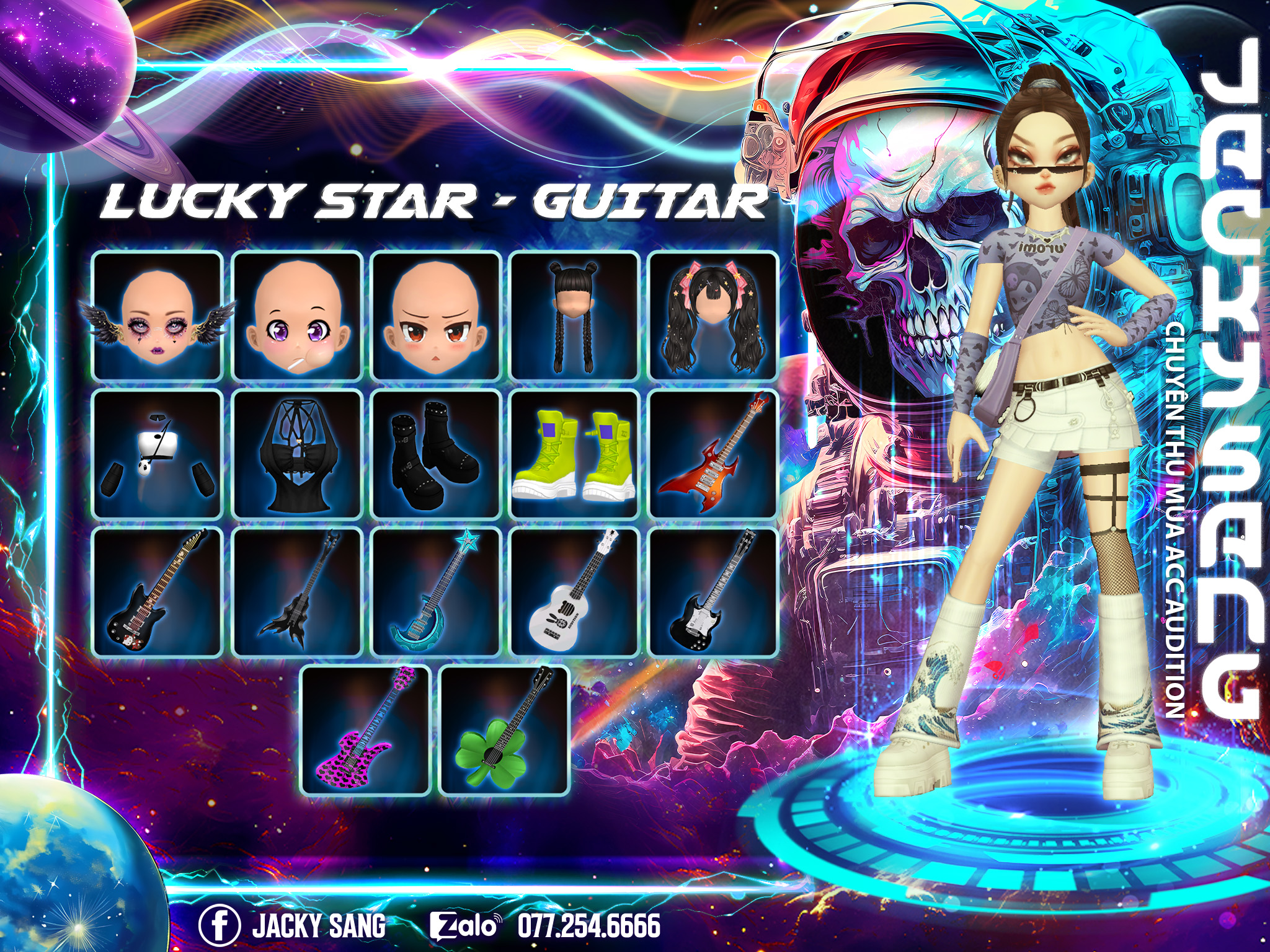Select the white top with black gloves
Screen dimensions: 1270x952
pyautogui.click(x=158, y=454)
